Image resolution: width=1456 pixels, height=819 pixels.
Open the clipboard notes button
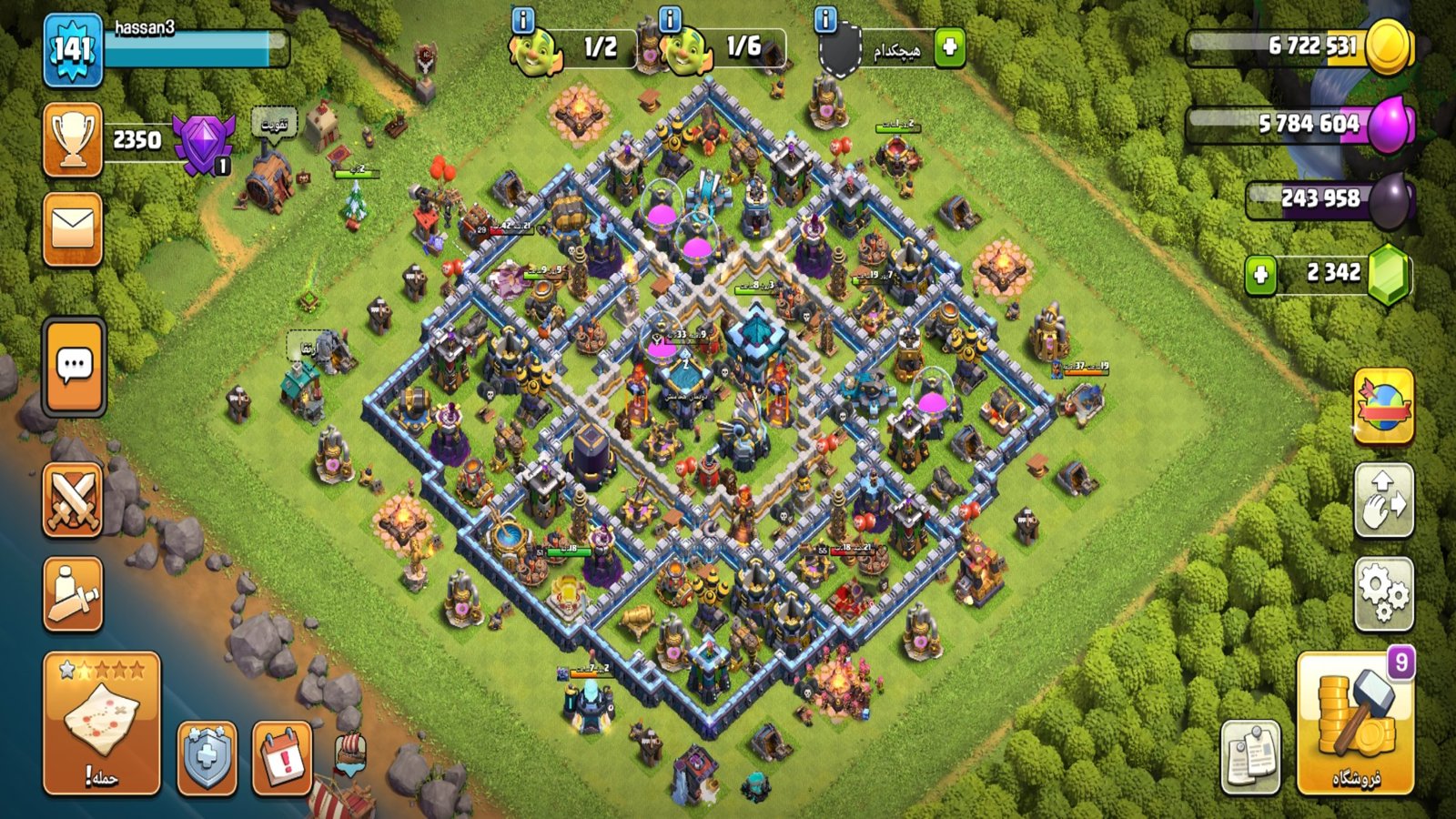coord(1250,757)
